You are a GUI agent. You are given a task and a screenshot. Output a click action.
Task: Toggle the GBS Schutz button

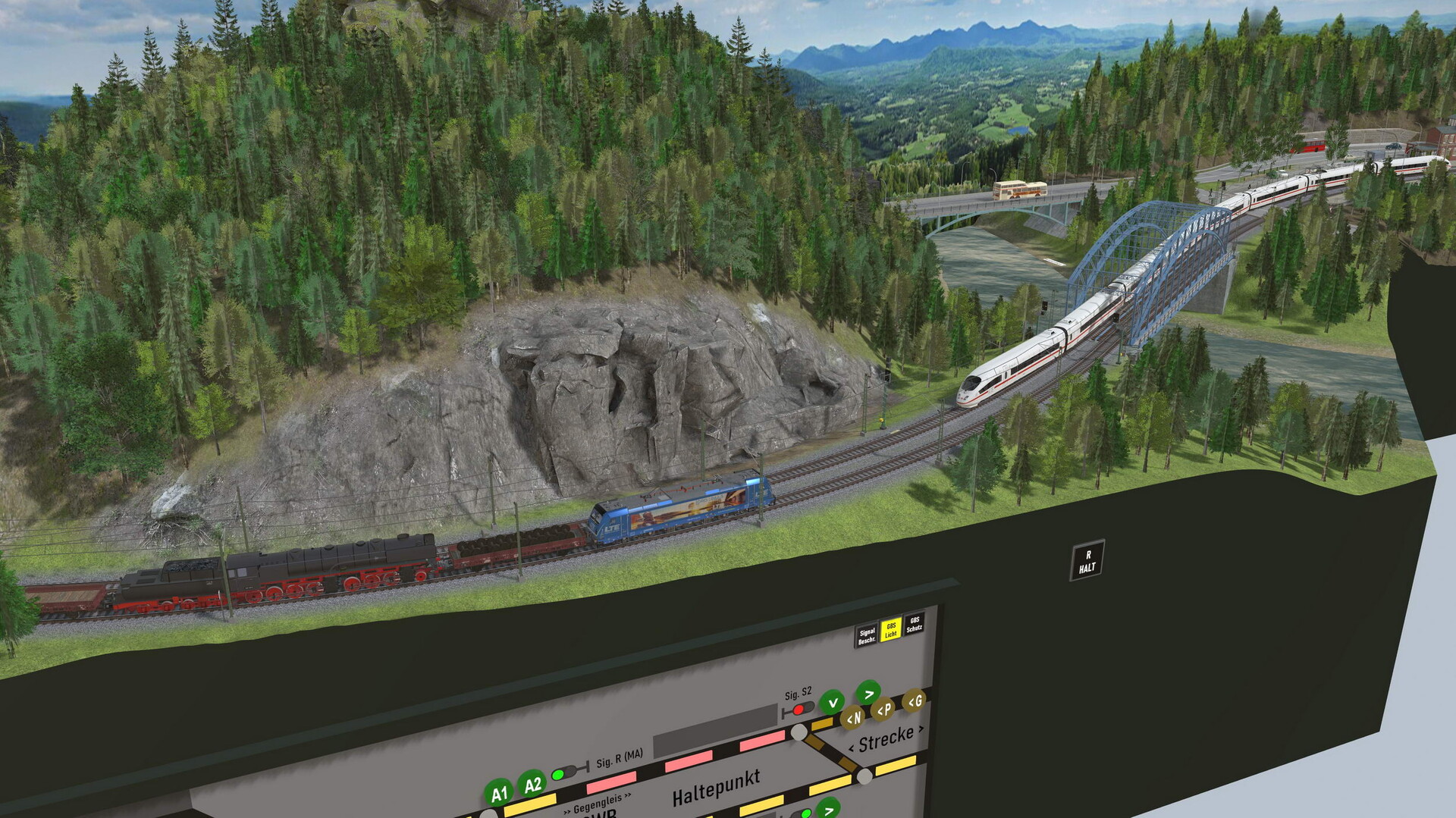915,624
